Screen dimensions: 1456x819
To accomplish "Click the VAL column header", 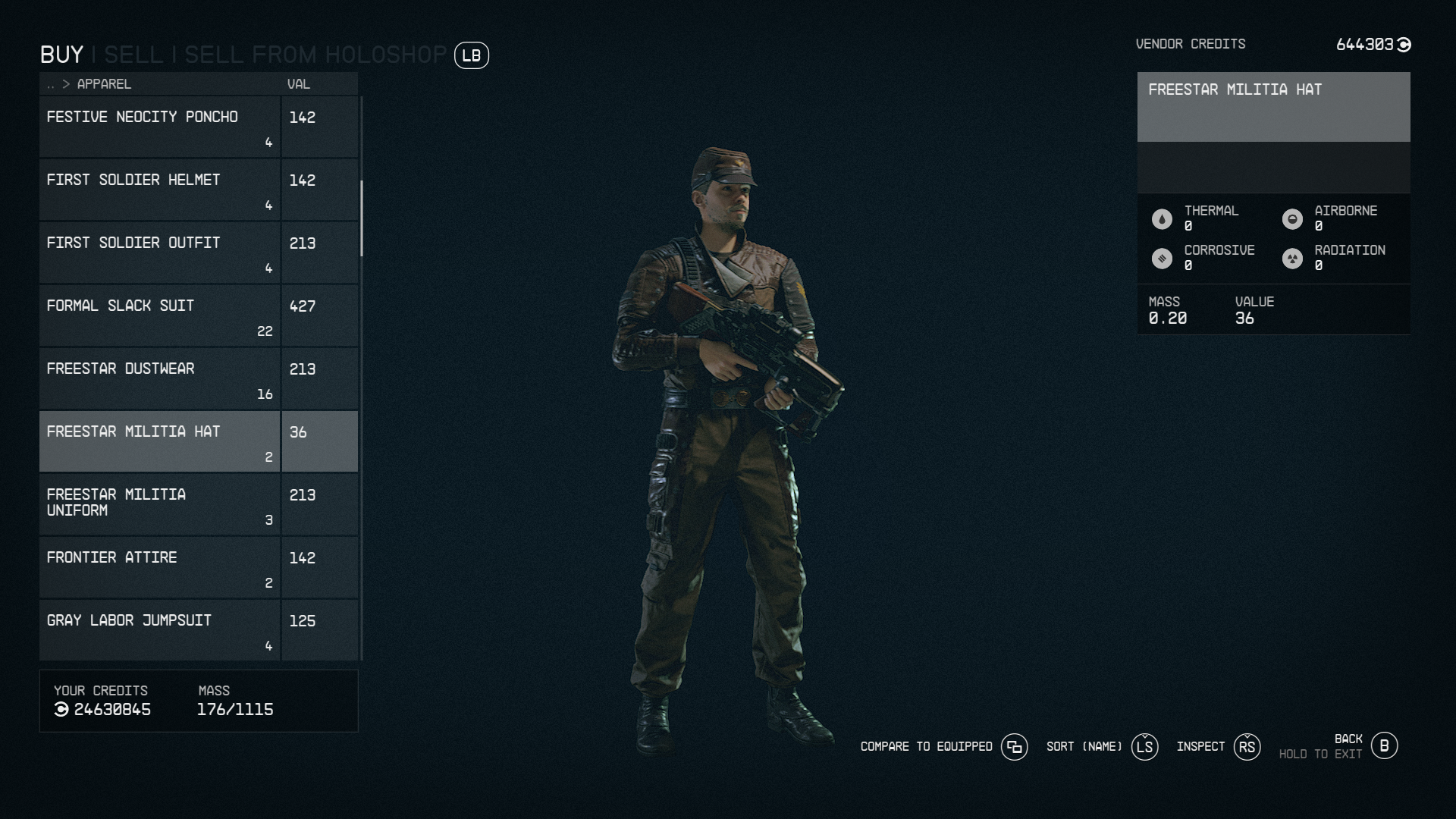I will (297, 84).
